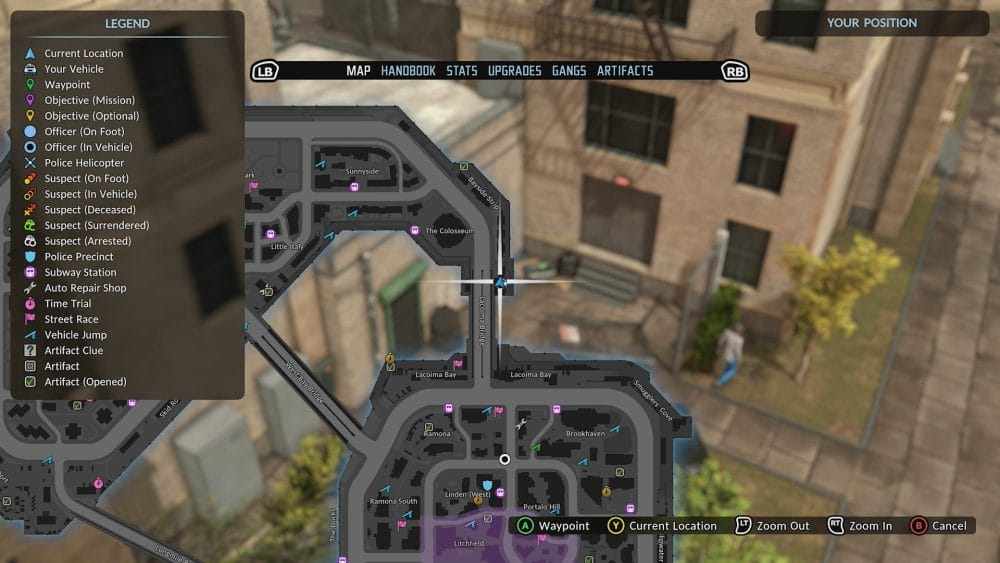Viewport: 1000px width, 563px height.
Task: Select the Police Precinct legend entry
Action: click(x=79, y=257)
